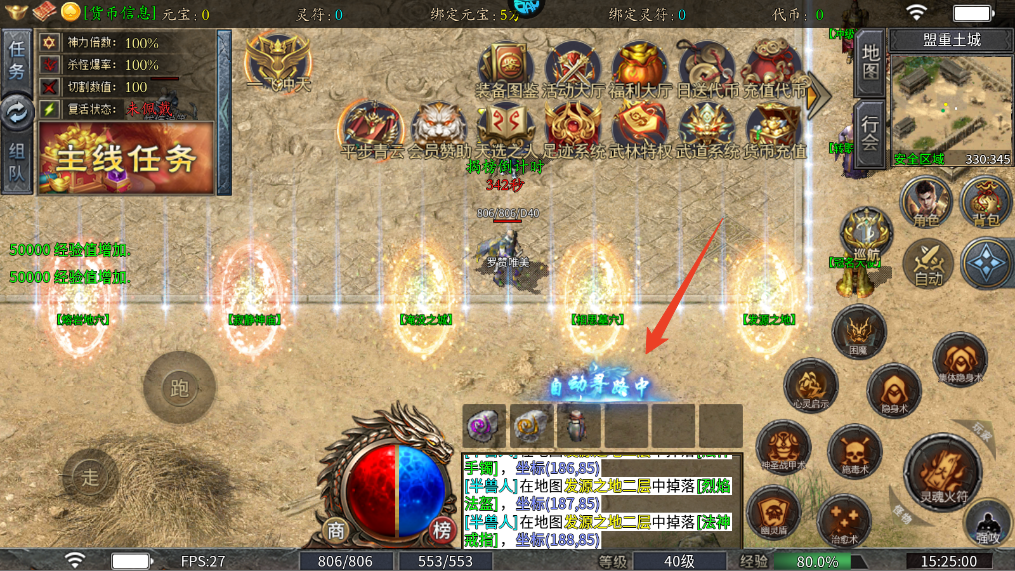Switch to the 任务 quest tab
The width and height of the screenshot is (1015, 571).
(16, 59)
